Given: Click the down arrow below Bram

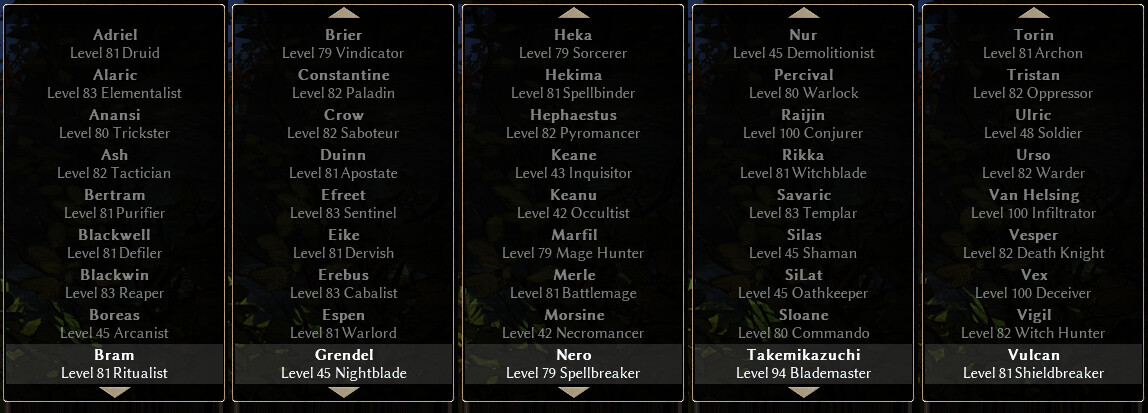Looking at the screenshot, I should click(114, 393).
